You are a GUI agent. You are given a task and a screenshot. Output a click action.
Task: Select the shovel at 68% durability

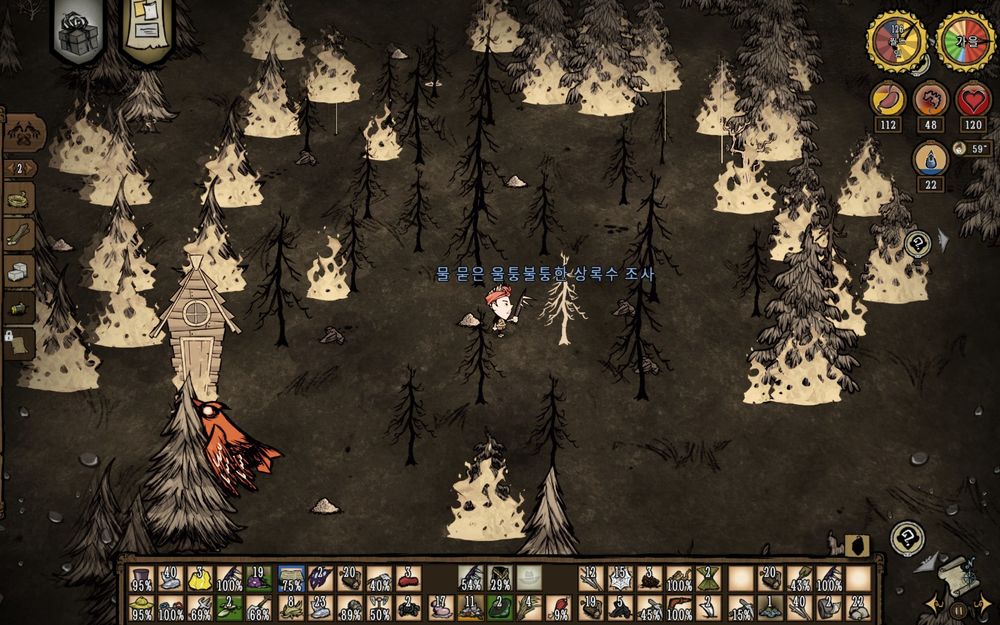point(258,608)
